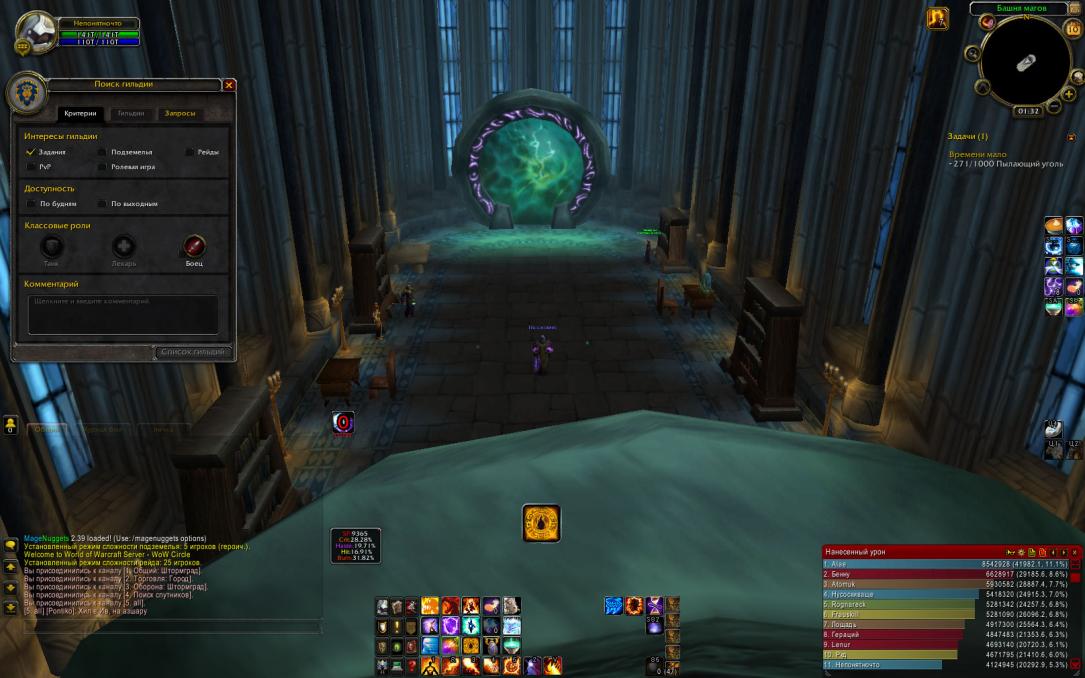Tick the По будням availability checkbox
1085x678 pixels.
coord(31,204)
